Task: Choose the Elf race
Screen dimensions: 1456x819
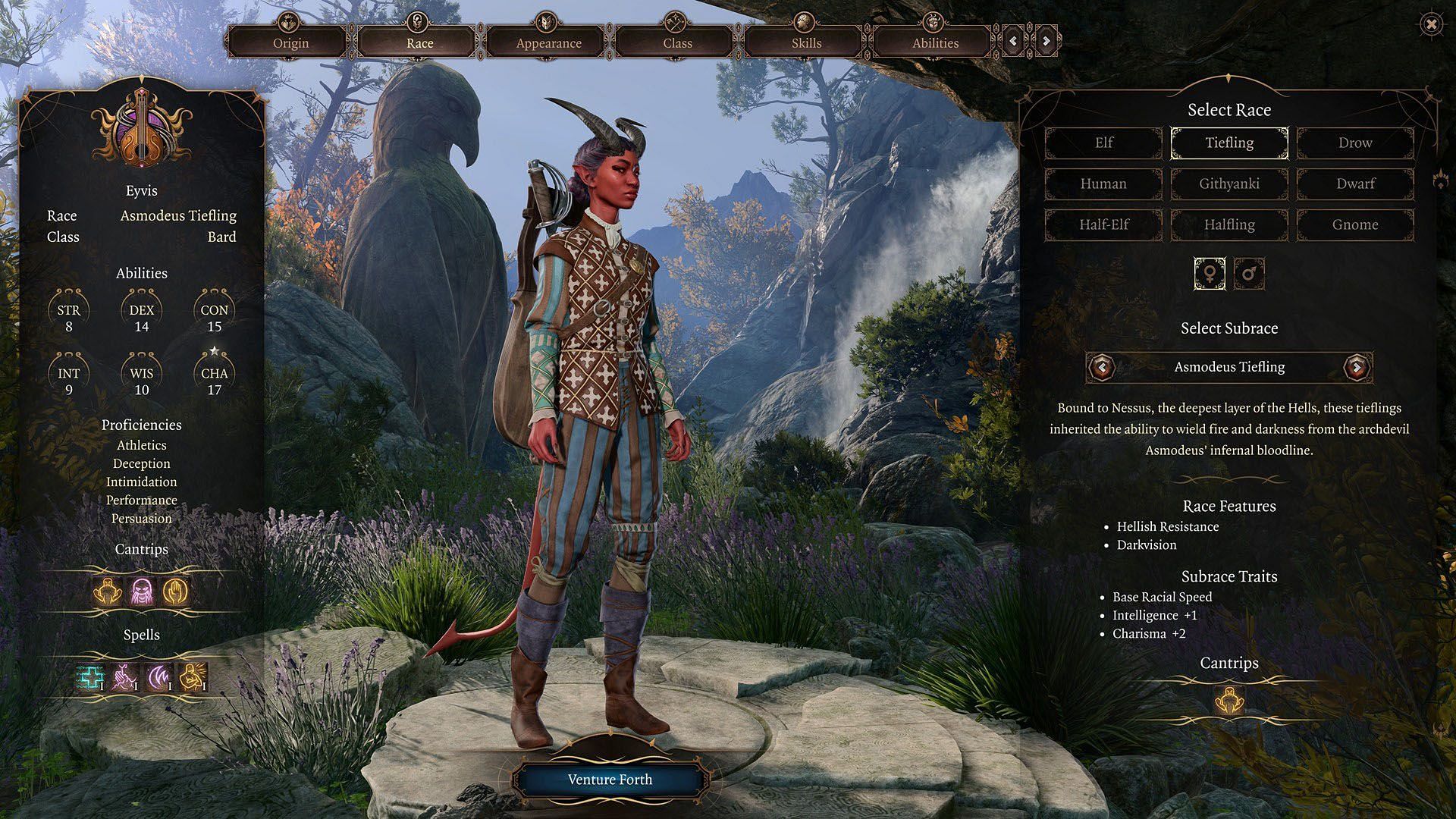Action: tap(1103, 143)
